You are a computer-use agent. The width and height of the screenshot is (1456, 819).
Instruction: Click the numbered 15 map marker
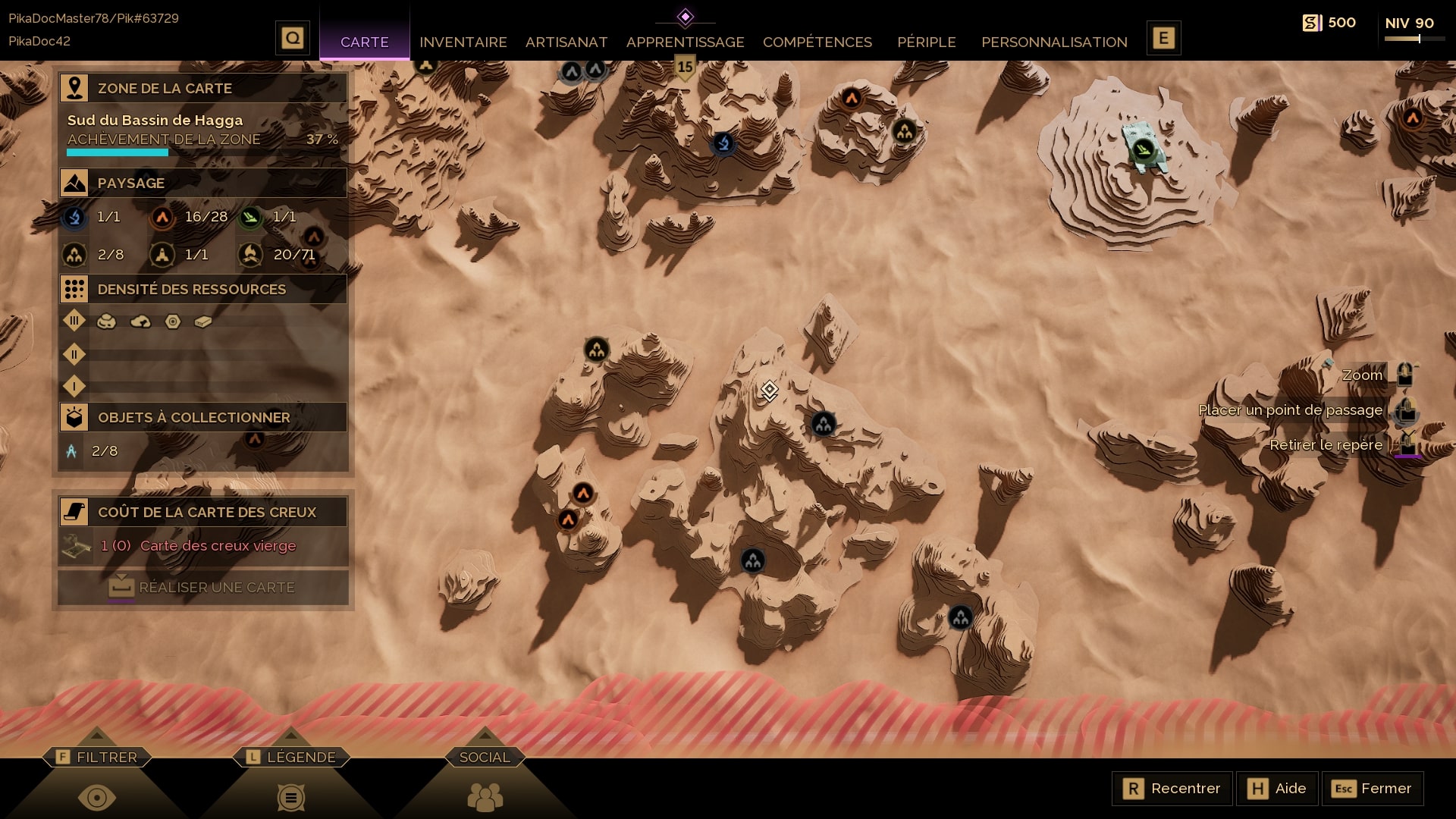point(685,67)
